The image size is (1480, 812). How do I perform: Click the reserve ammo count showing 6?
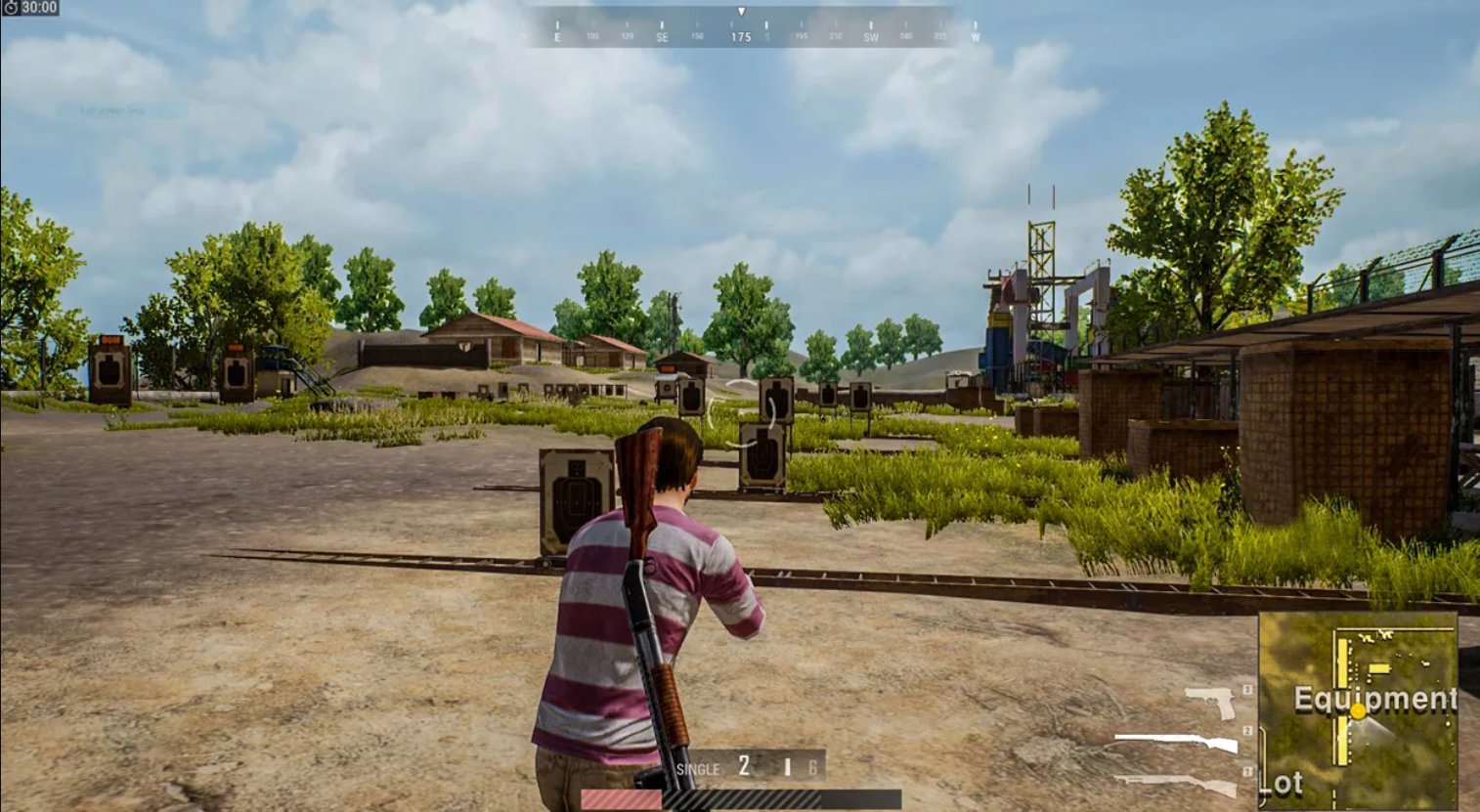(x=811, y=766)
